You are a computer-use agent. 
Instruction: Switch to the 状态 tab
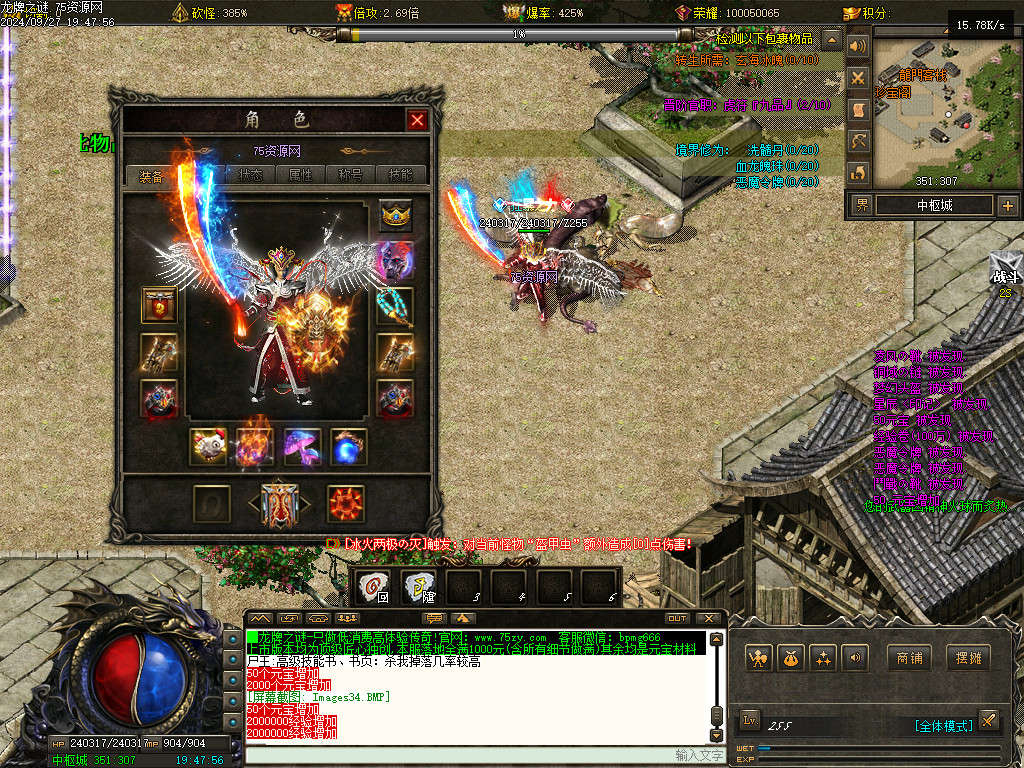click(x=251, y=175)
